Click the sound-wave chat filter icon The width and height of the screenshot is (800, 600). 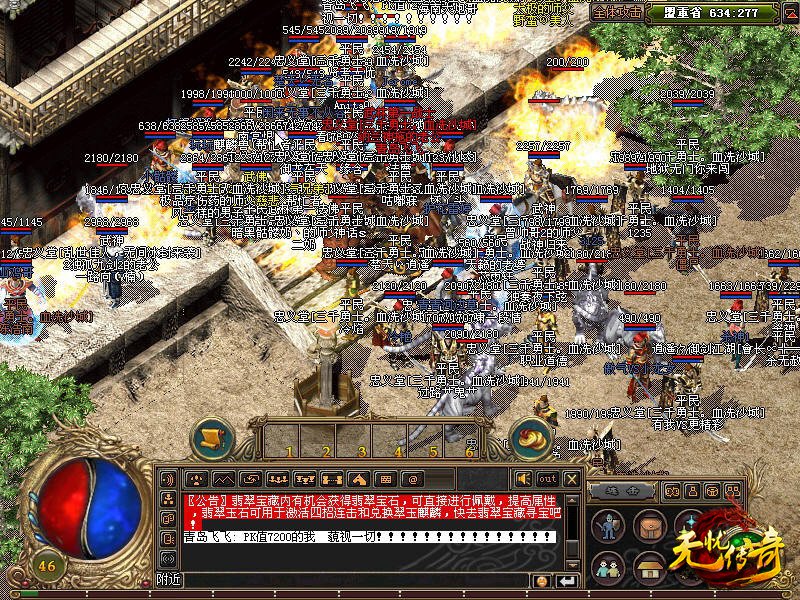click(167, 558)
